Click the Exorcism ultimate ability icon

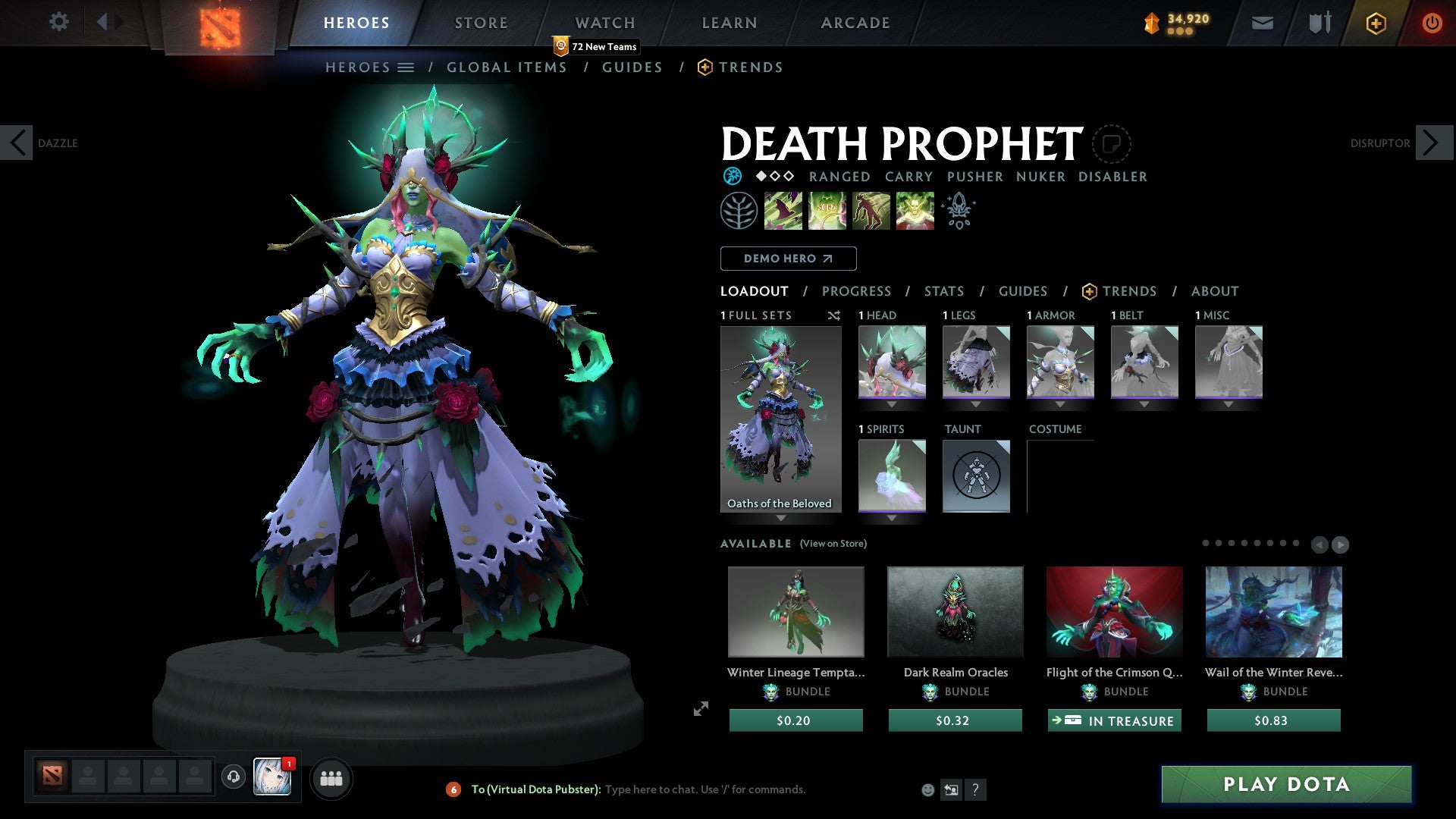[914, 210]
